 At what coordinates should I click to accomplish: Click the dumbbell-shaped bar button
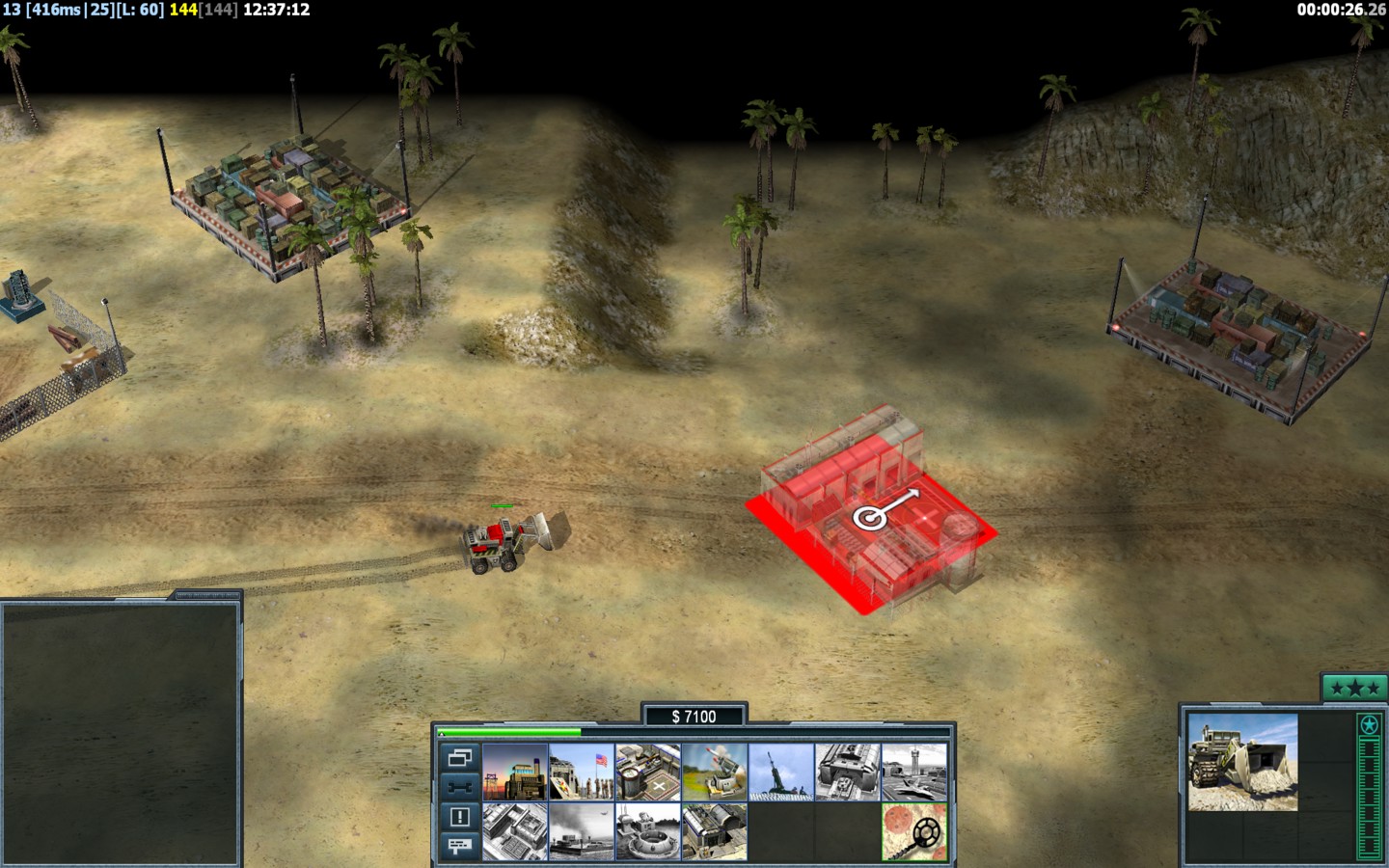click(x=459, y=787)
